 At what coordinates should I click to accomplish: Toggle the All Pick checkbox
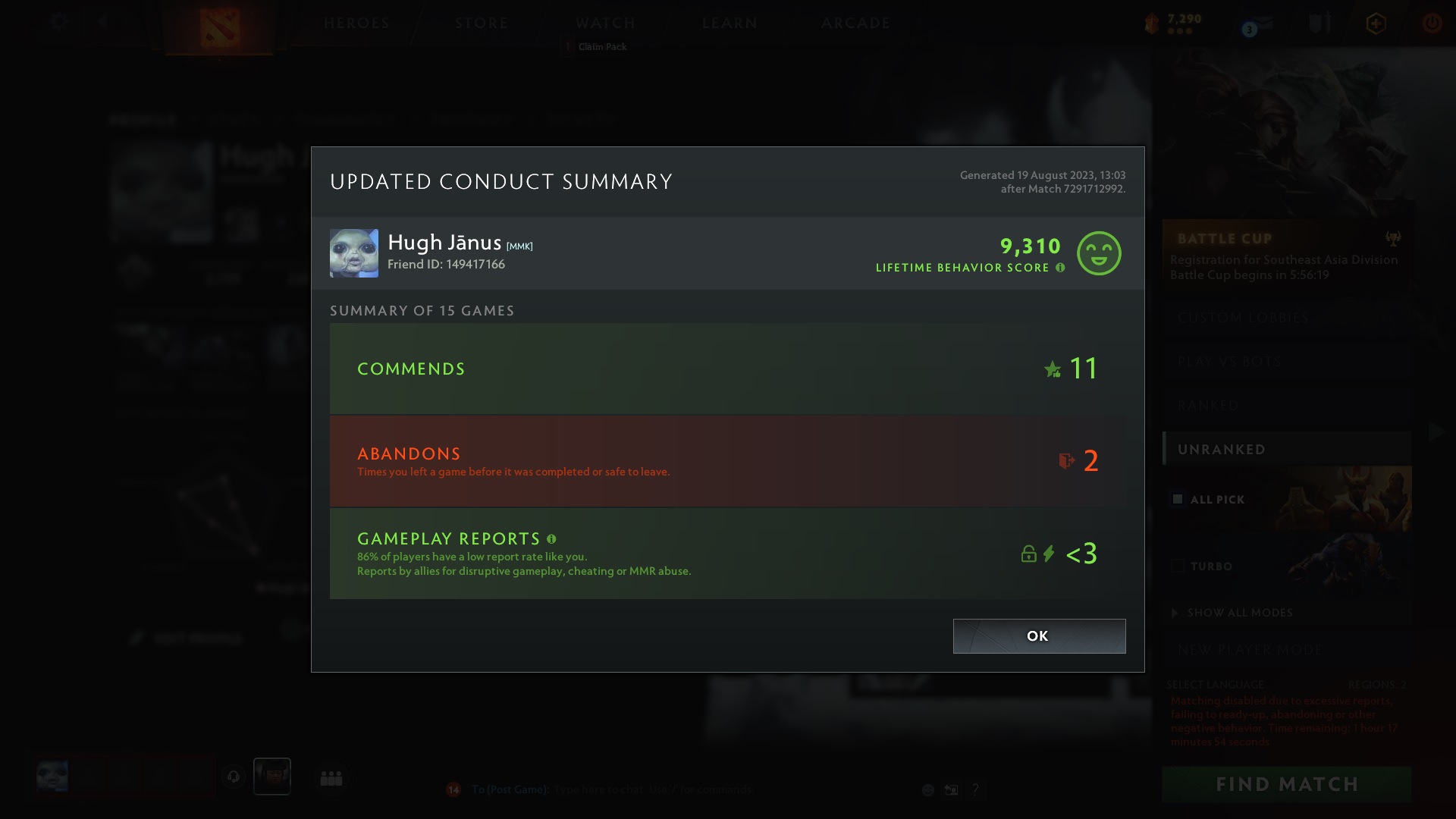[x=1177, y=499]
